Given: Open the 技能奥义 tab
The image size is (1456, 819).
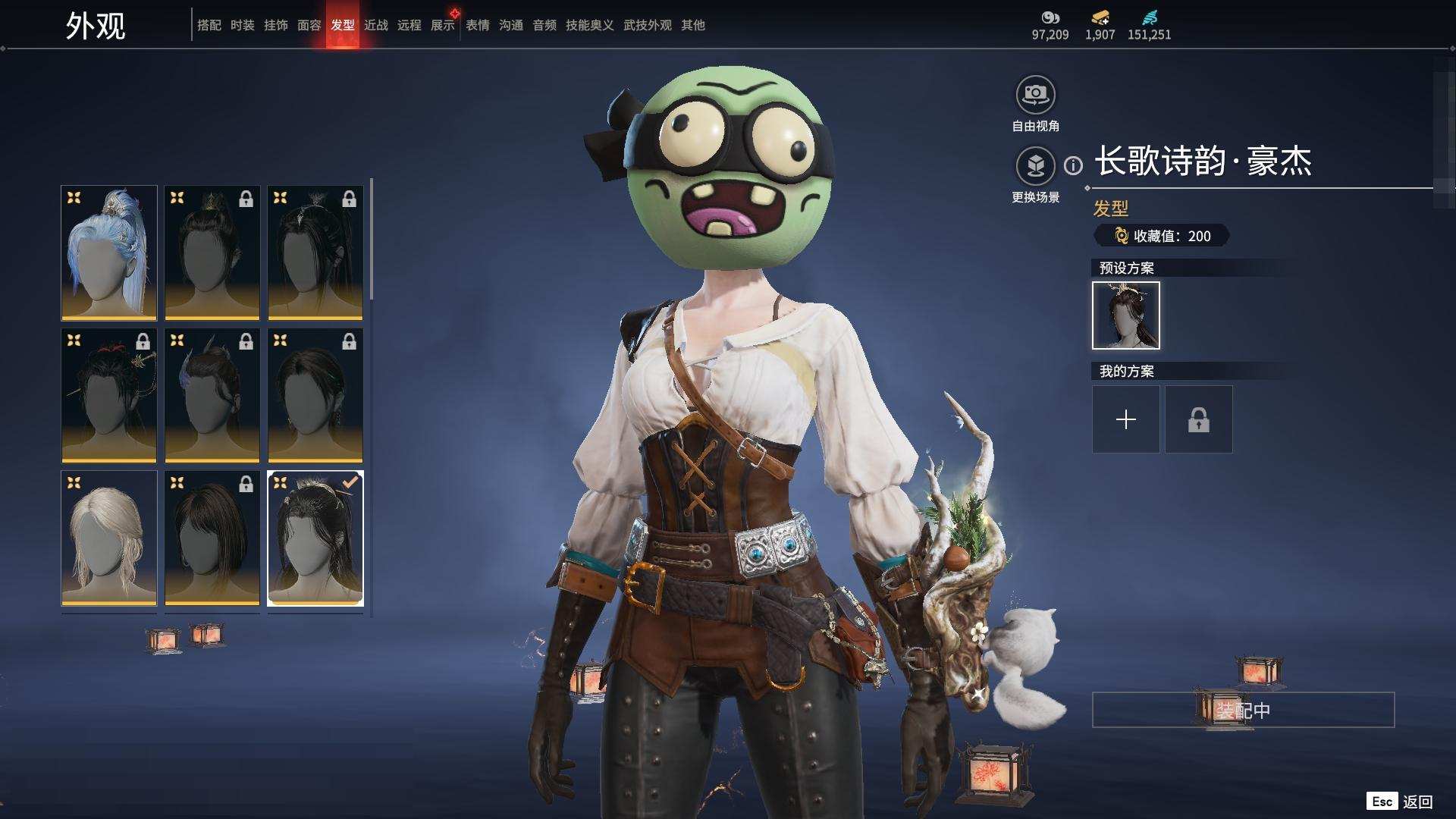Looking at the screenshot, I should (590, 25).
